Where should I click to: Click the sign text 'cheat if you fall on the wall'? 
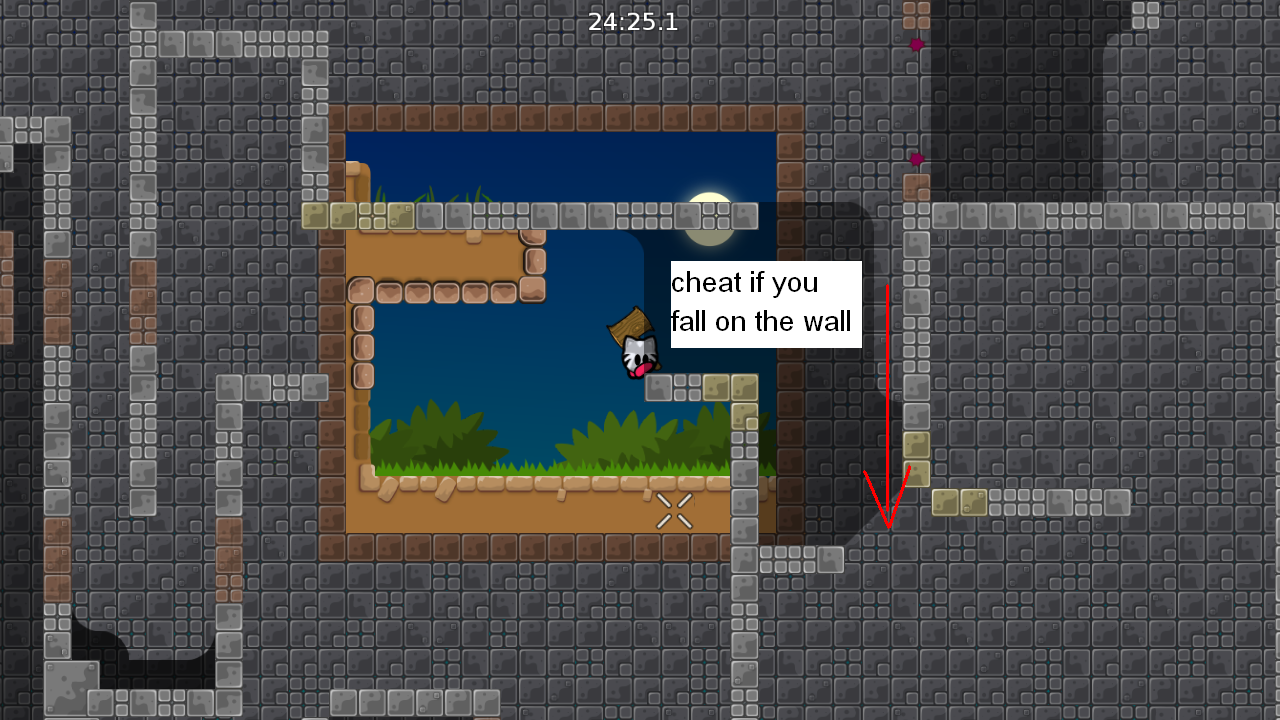[x=765, y=303]
